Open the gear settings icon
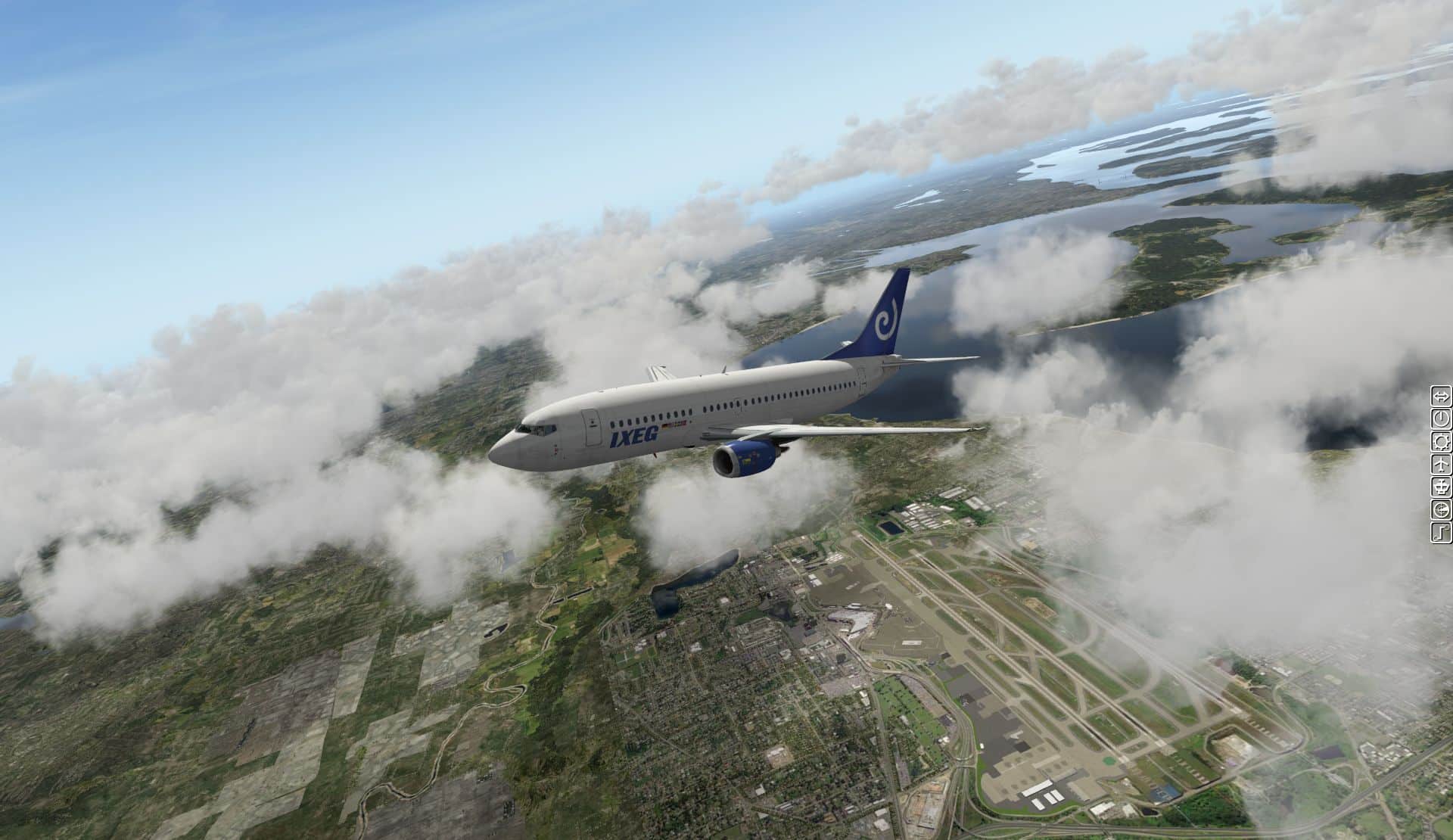 (x=1441, y=441)
